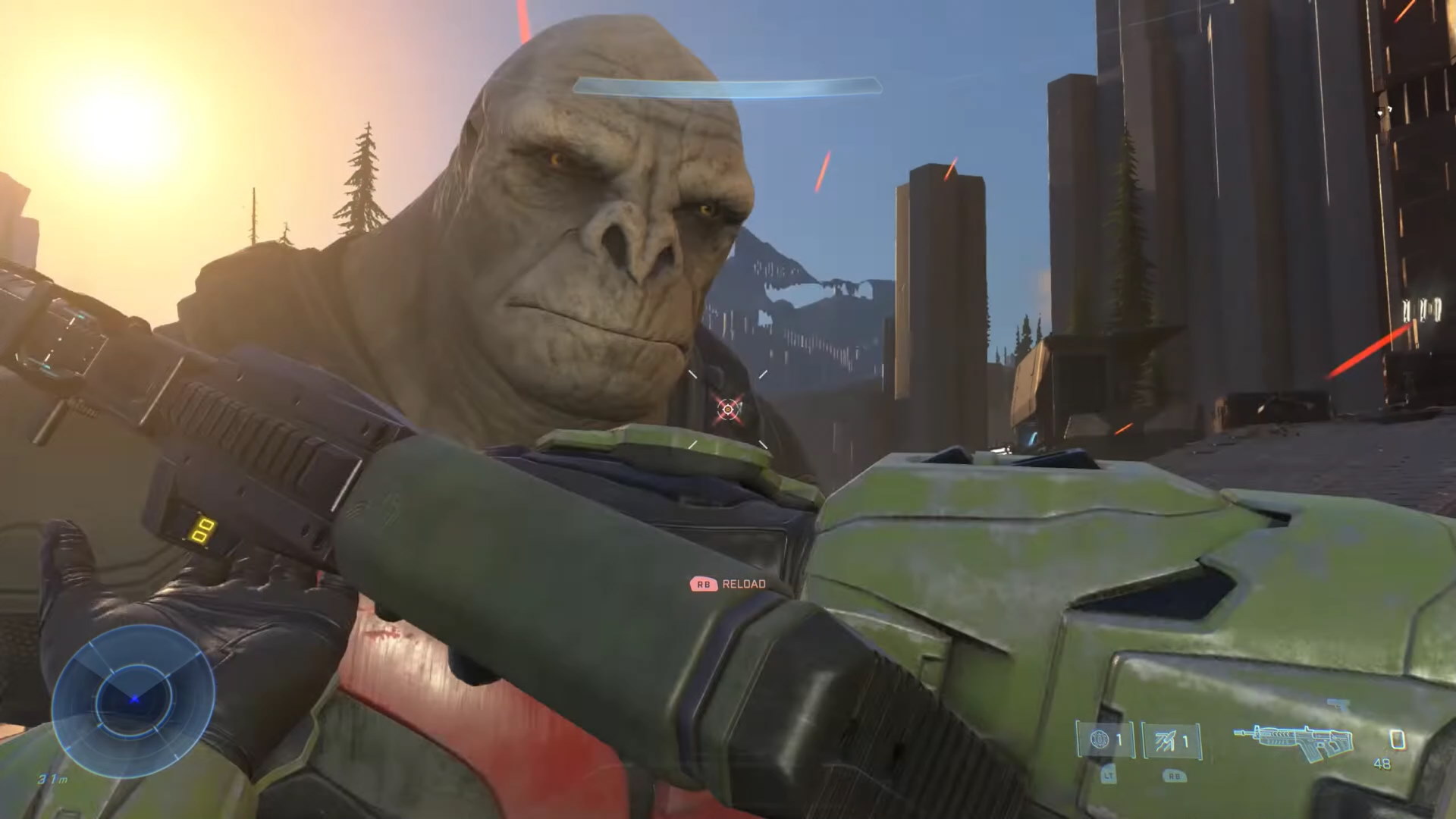Click the RB badge below the equipment icon
The image size is (1456, 819).
tap(1174, 776)
